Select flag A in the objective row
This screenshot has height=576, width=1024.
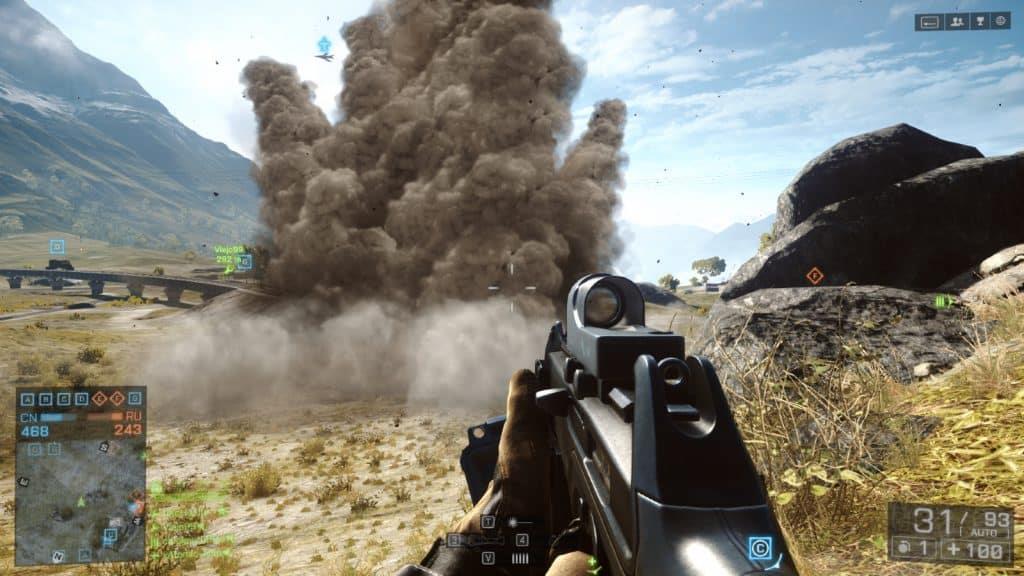(x=27, y=398)
